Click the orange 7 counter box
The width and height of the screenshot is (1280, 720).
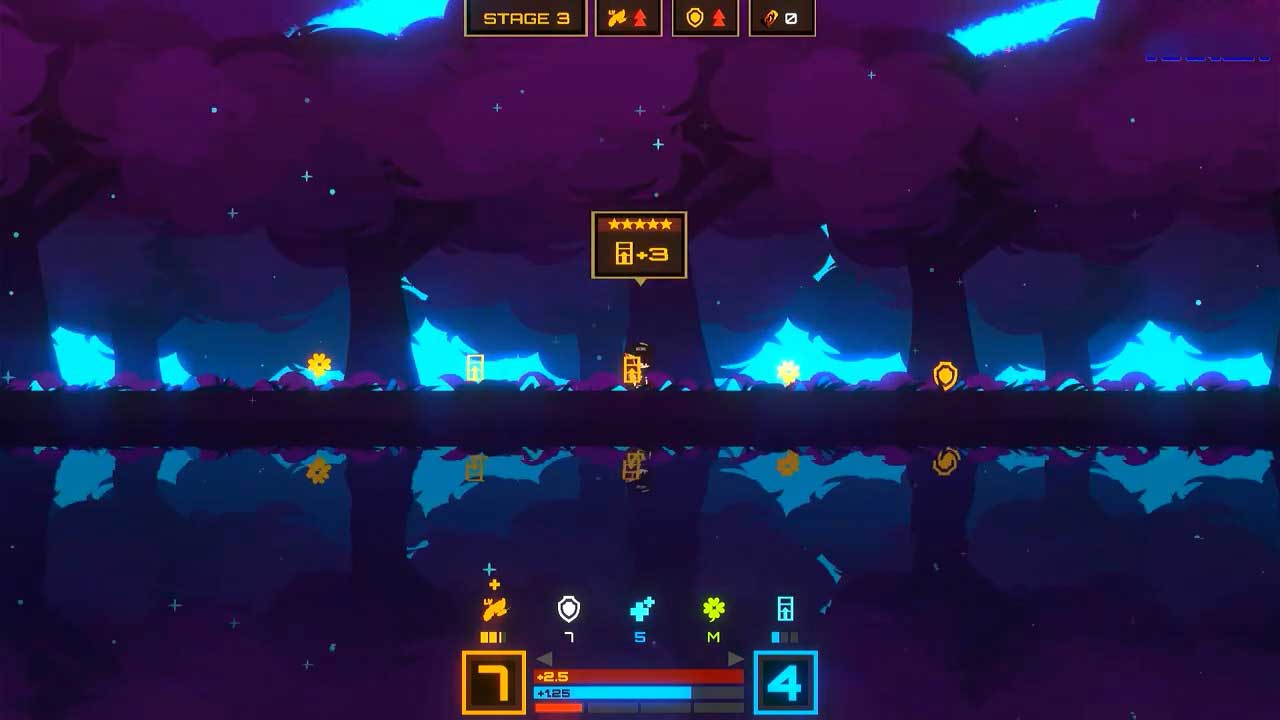click(494, 683)
